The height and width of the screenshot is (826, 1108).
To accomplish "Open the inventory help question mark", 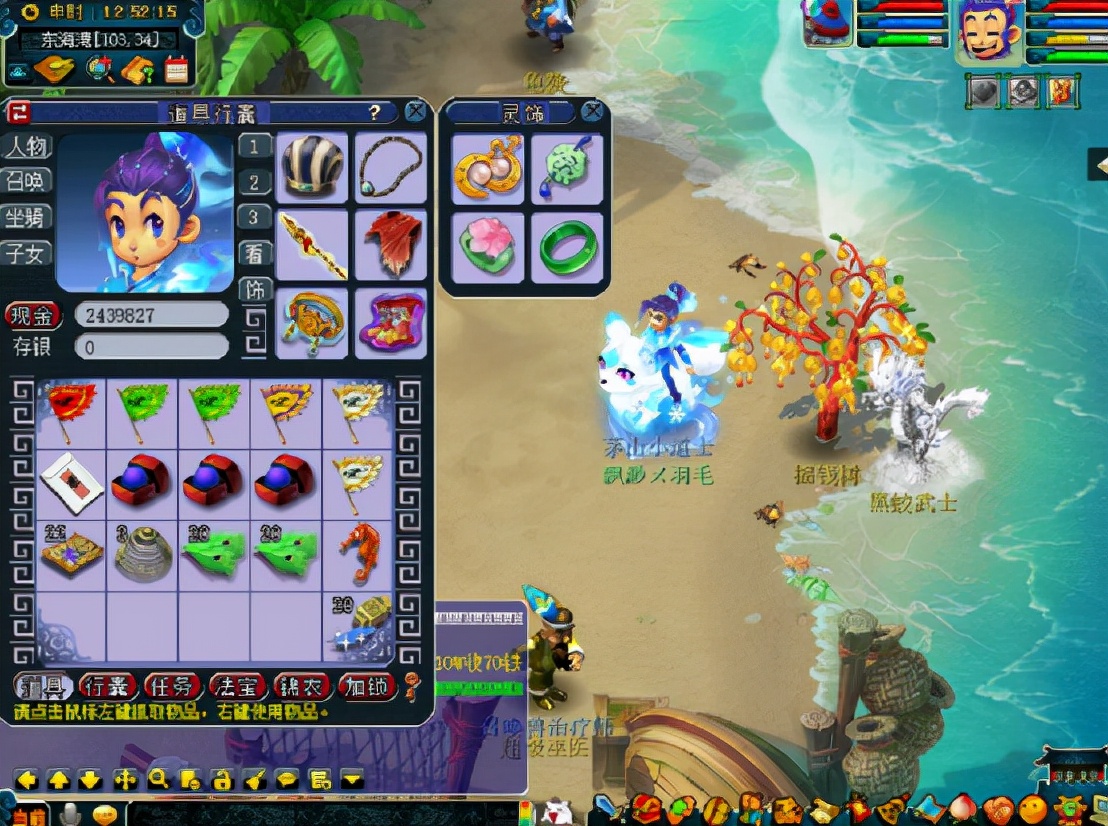I will pyautogui.click(x=375, y=112).
